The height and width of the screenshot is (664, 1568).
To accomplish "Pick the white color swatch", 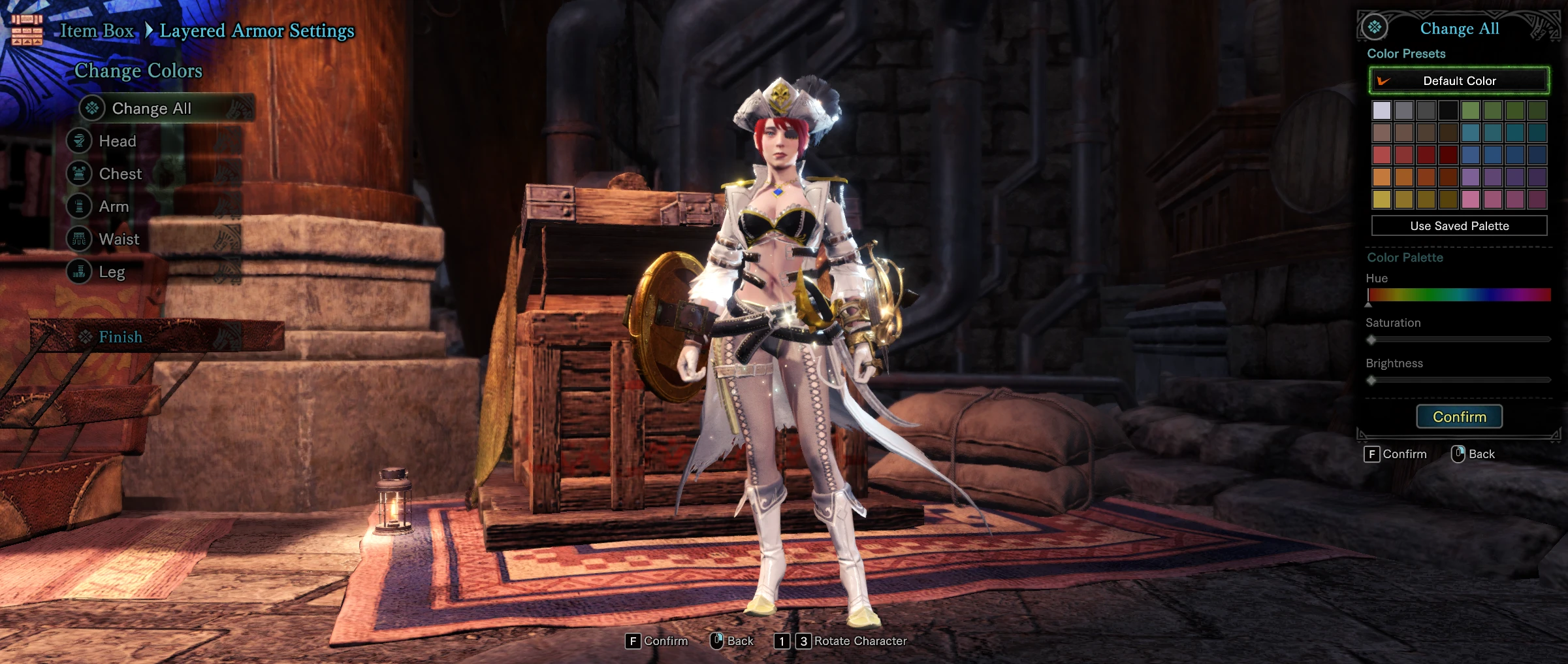I will tap(1381, 110).
